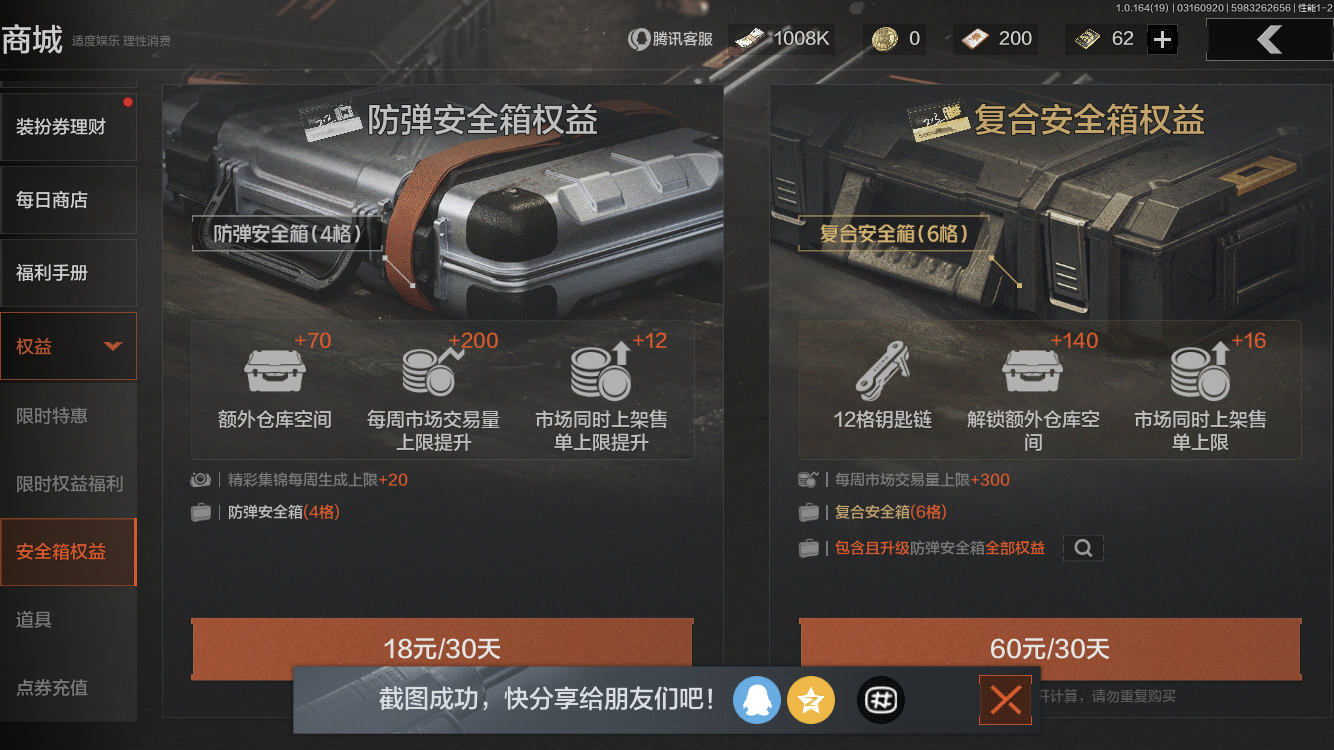
Task: Share to Qzone via the yellow star icon
Action: click(811, 700)
